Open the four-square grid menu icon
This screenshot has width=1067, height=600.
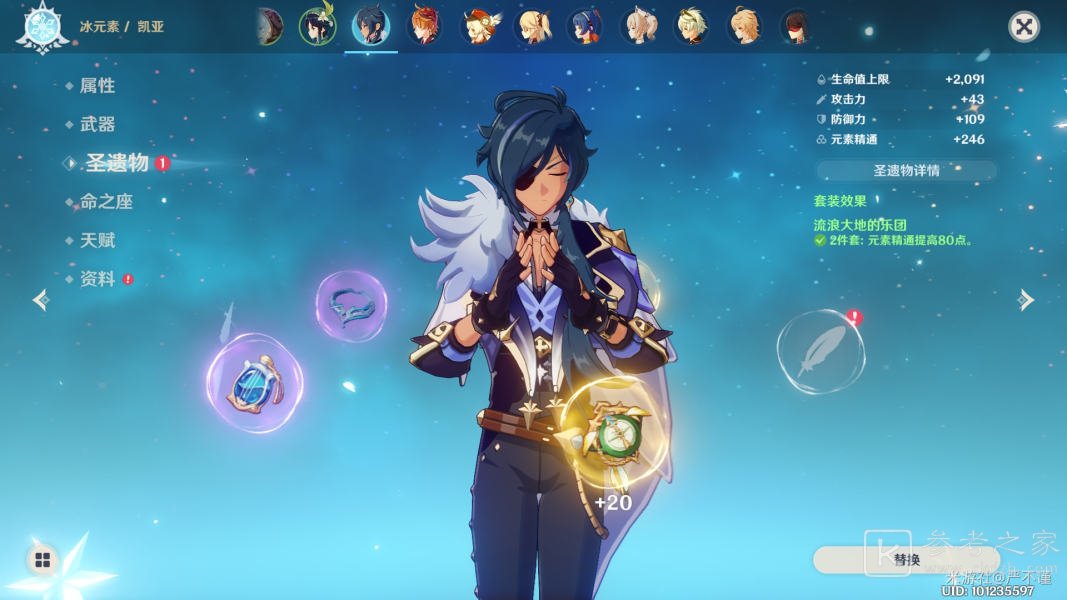click(42, 560)
